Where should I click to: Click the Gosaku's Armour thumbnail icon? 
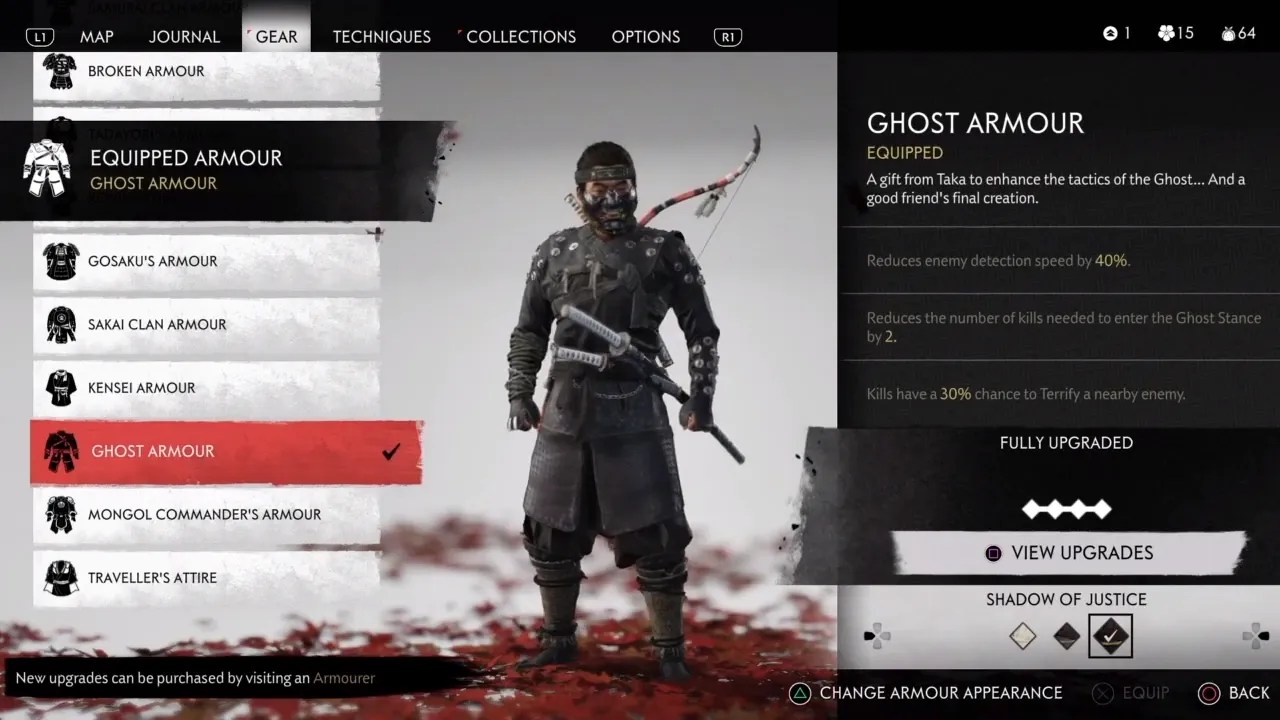[x=60, y=261]
